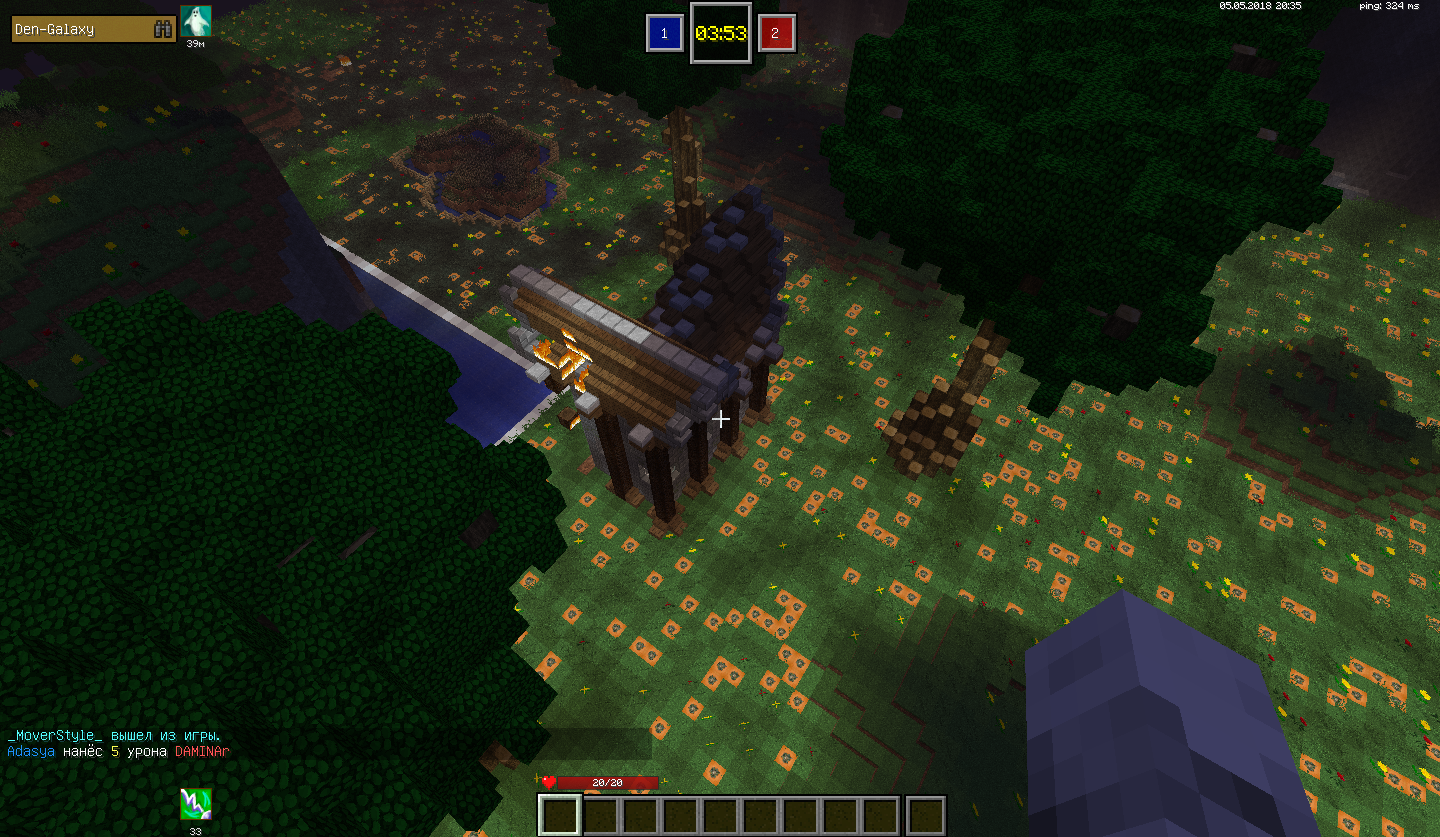
Task: Activate the green lightning ability icon
Action: [x=195, y=804]
